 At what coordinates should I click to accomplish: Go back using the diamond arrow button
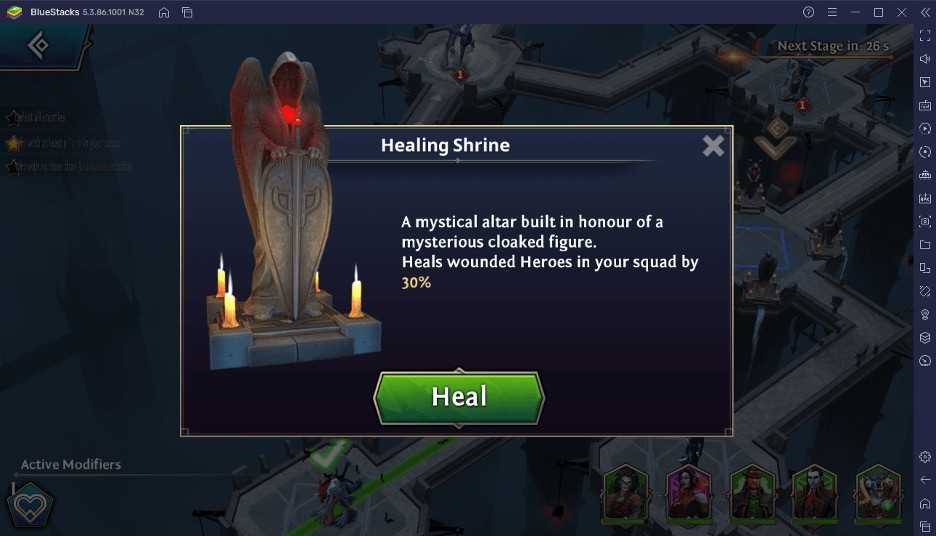click(38, 45)
